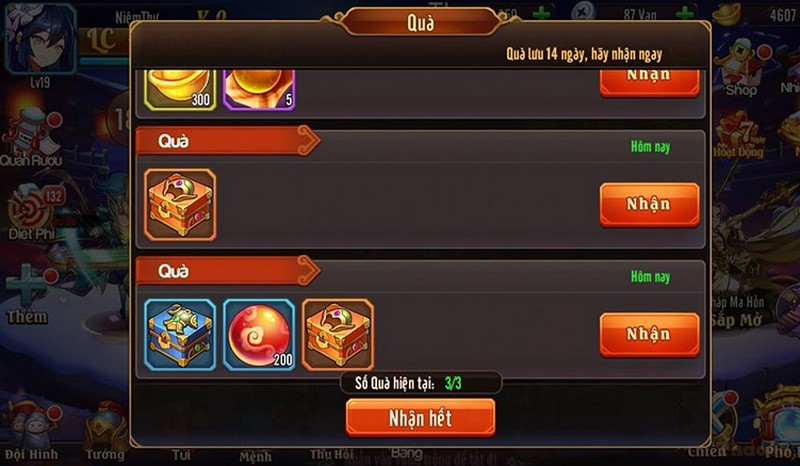Inspect the orange chest beside the red orb
The image size is (800, 466).
[x=337, y=334]
